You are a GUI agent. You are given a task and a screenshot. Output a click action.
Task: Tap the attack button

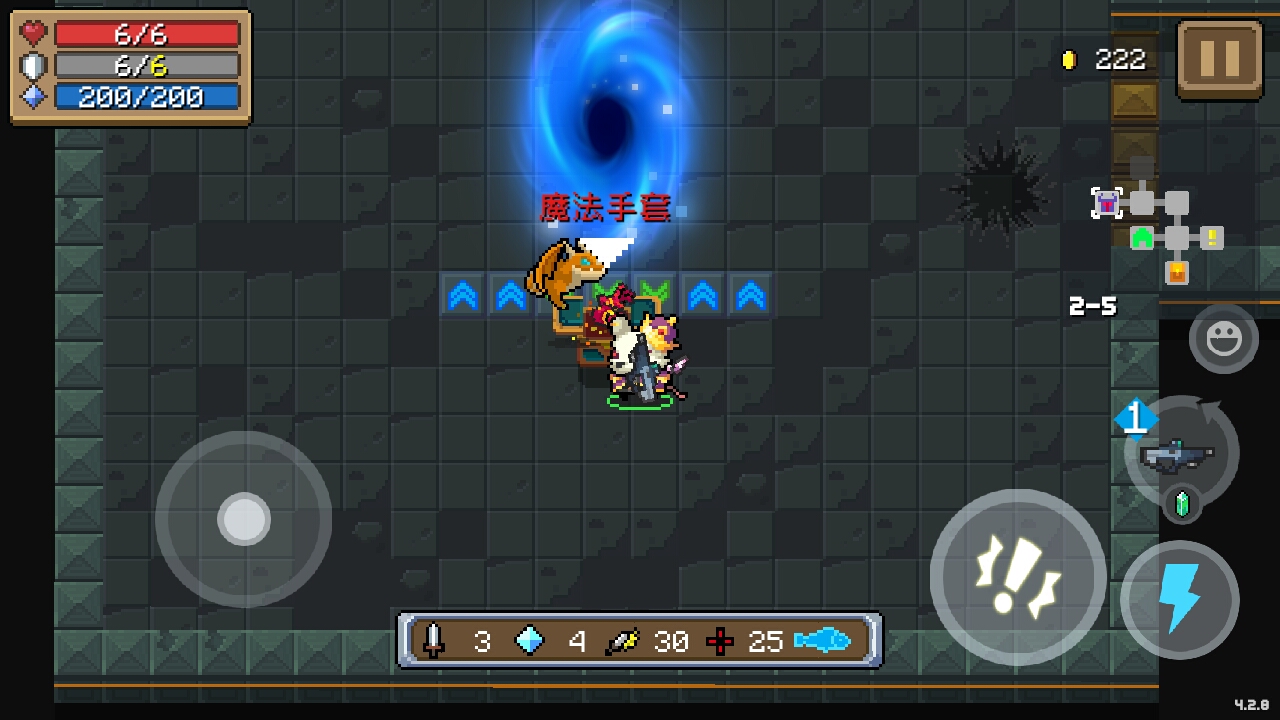coord(1017,577)
